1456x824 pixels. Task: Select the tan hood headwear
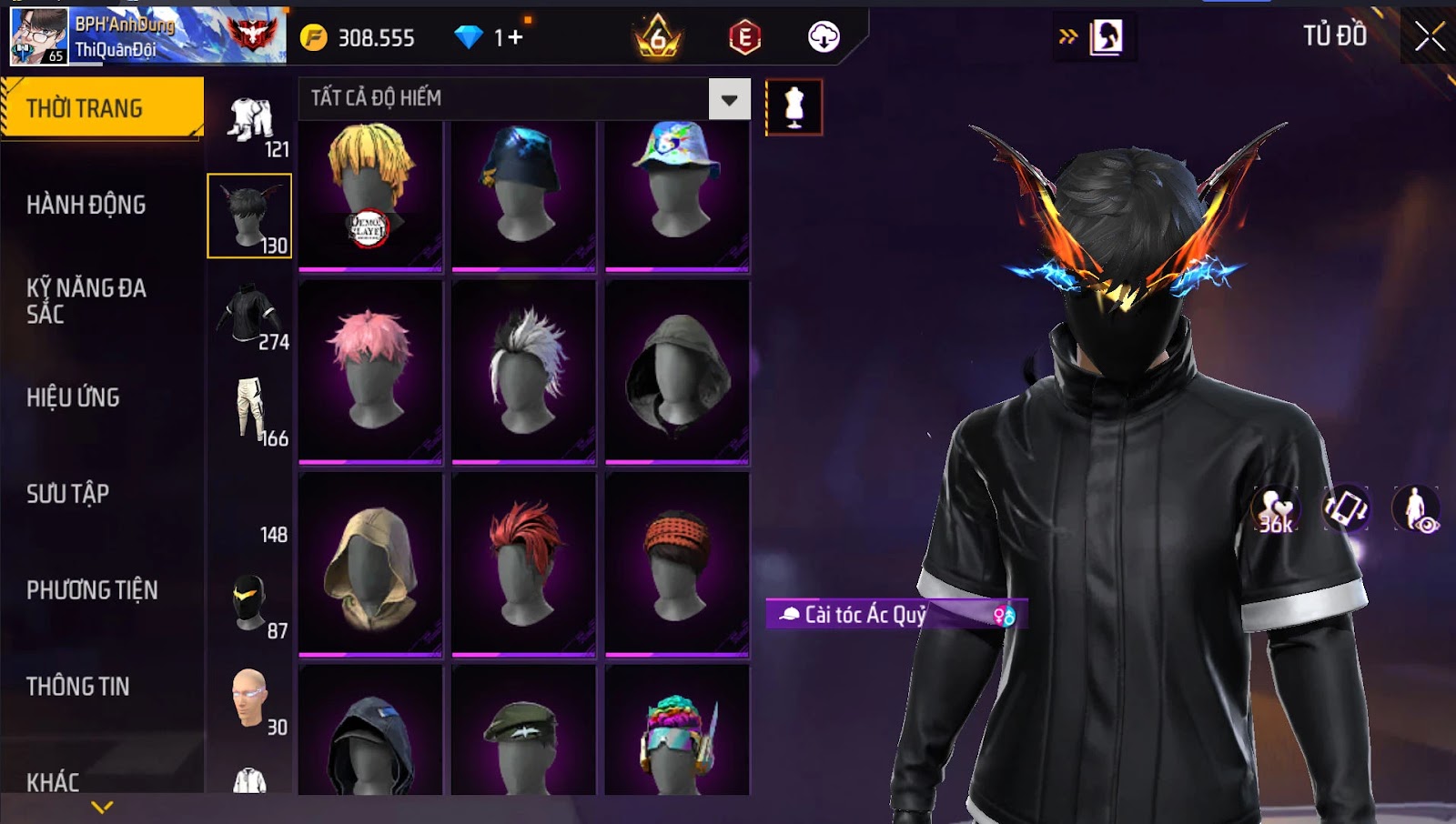click(x=370, y=564)
